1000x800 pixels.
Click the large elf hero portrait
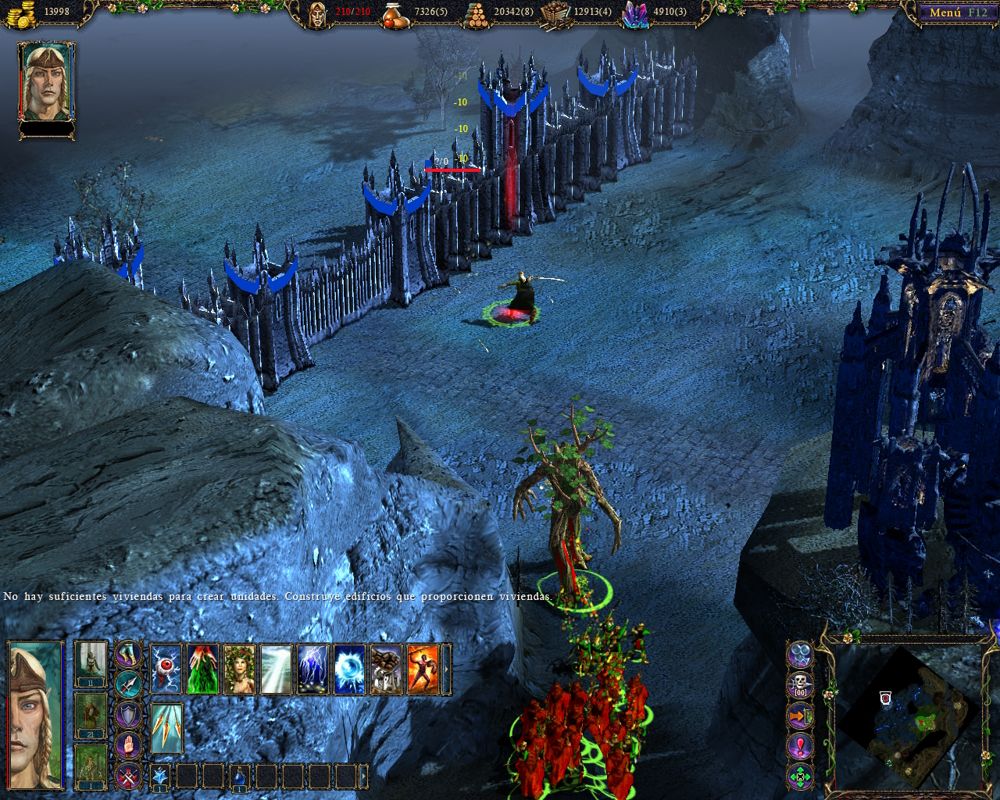[x=35, y=715]
